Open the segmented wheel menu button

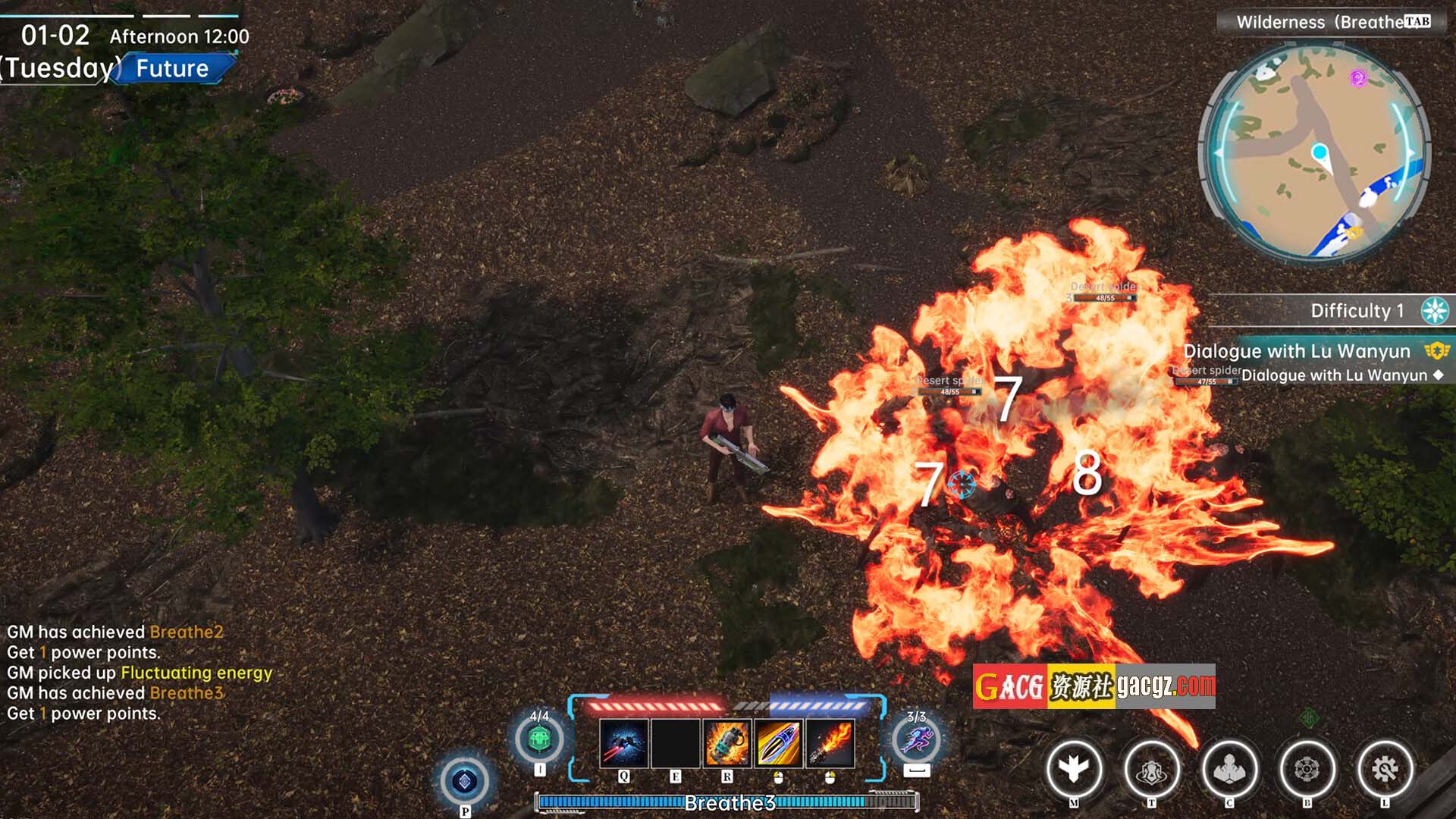(x=1307, y=769)
